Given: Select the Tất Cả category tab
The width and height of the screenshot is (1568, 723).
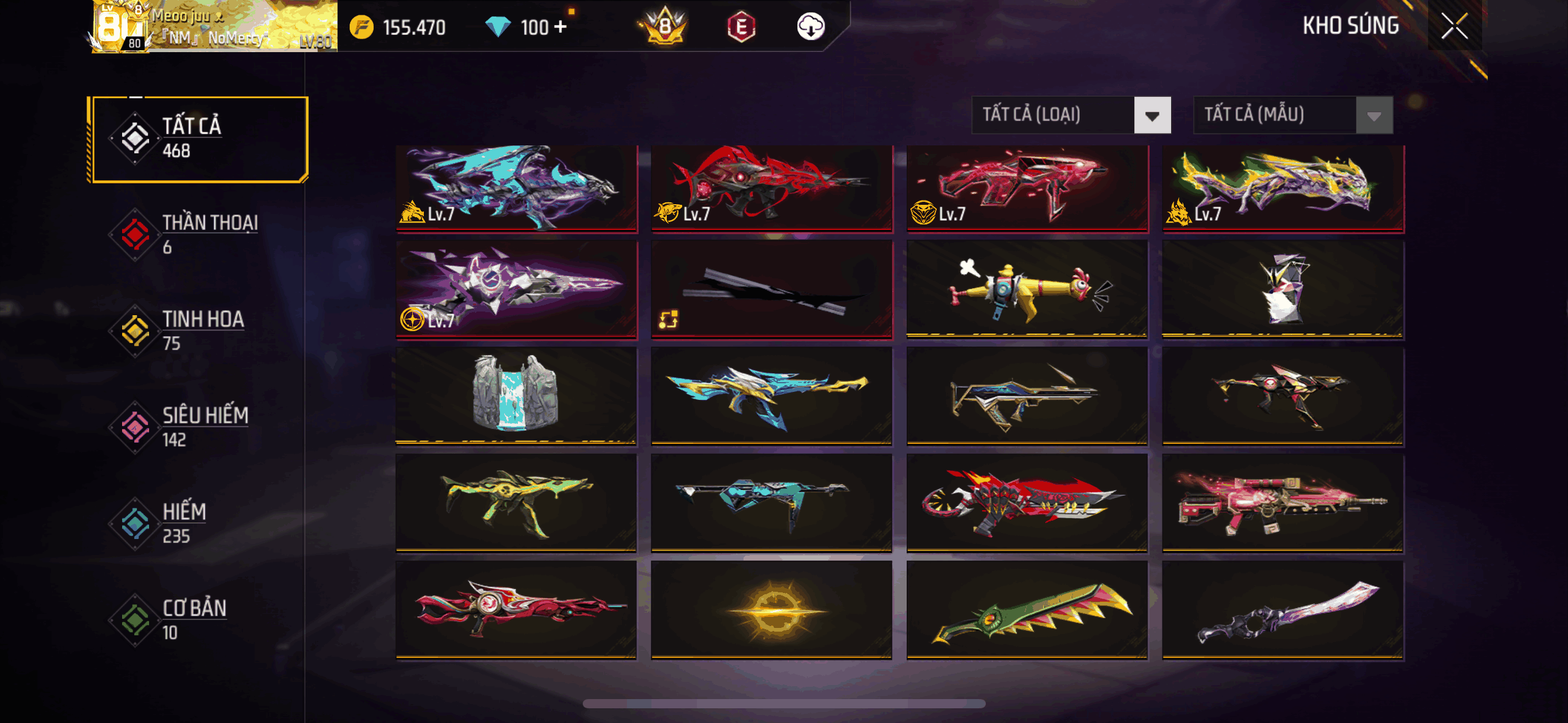Looking at the screenshot, I should pyautogui.click(x=198, y=139).
